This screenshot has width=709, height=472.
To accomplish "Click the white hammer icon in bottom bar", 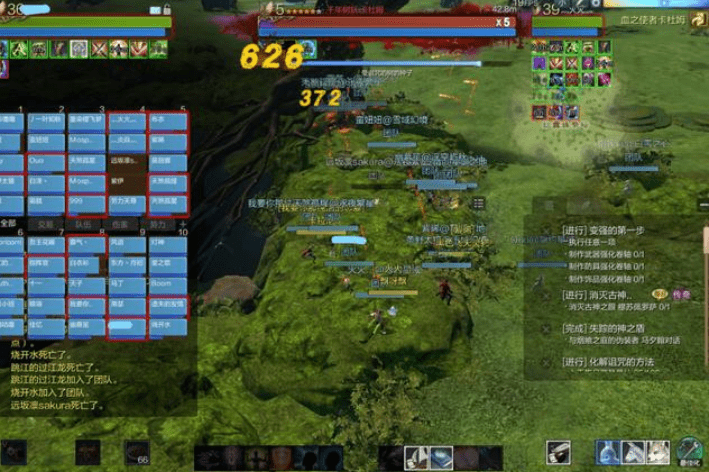I will coord(558,453).
